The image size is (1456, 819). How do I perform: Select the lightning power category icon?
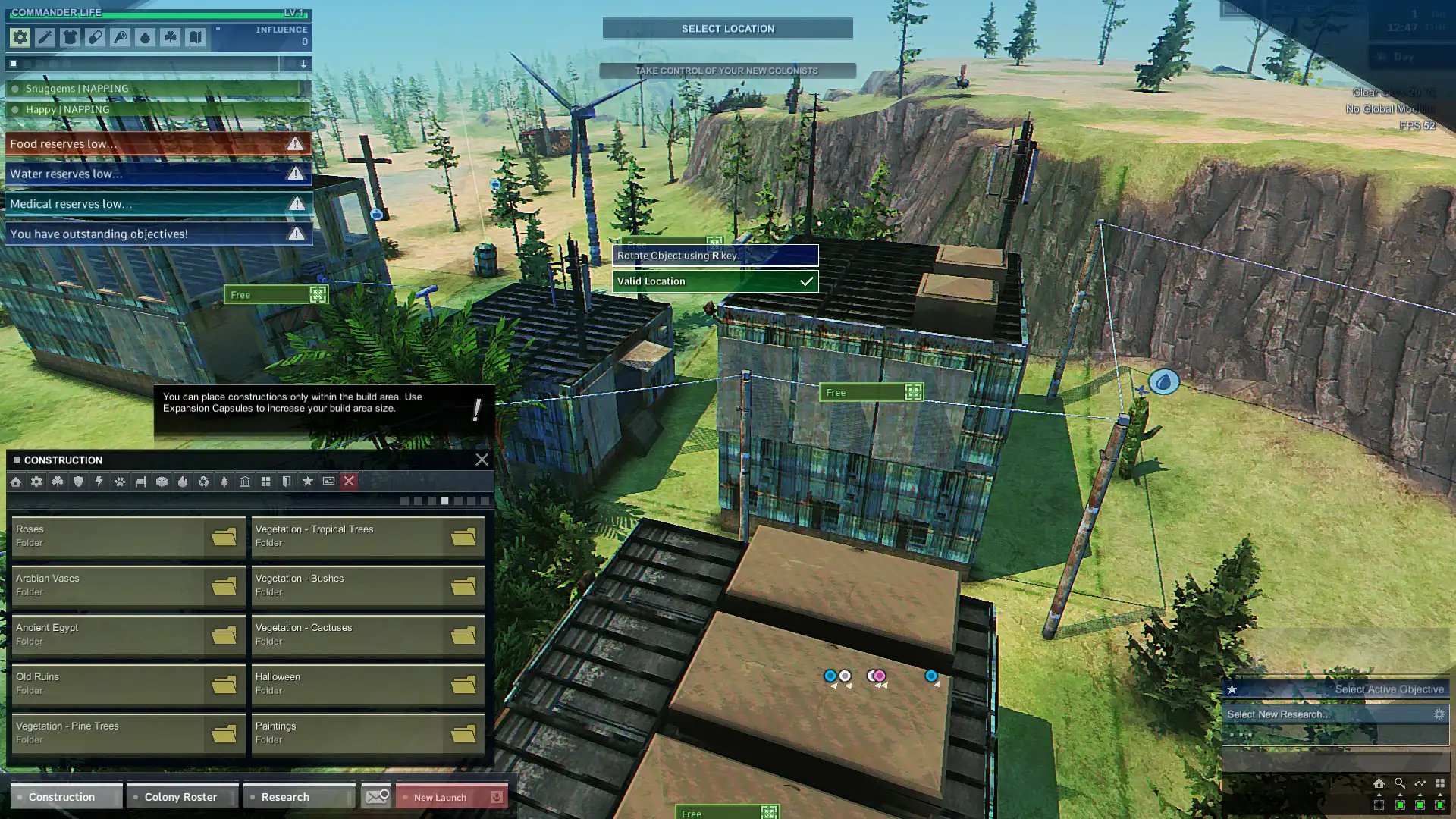(98, 481)
